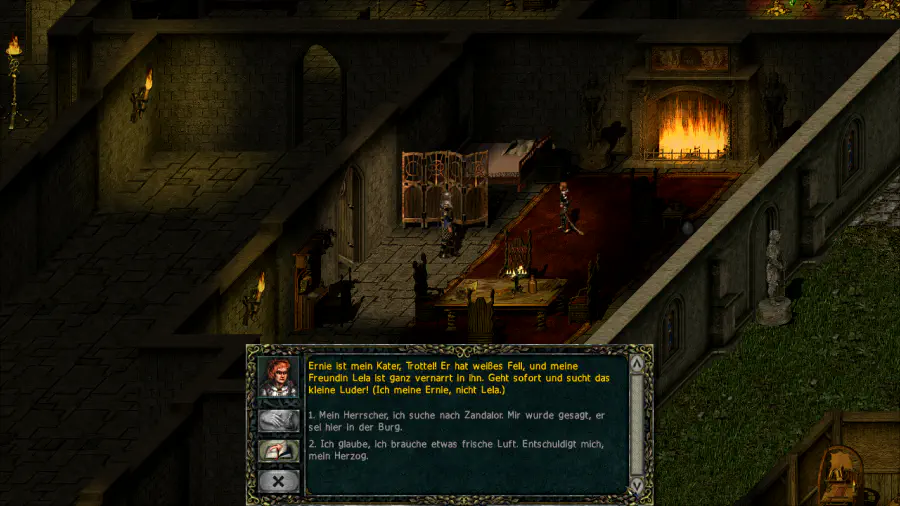Open the trade hands icon
This screenshot has width=900, height=506.
(x=279, y=420)
